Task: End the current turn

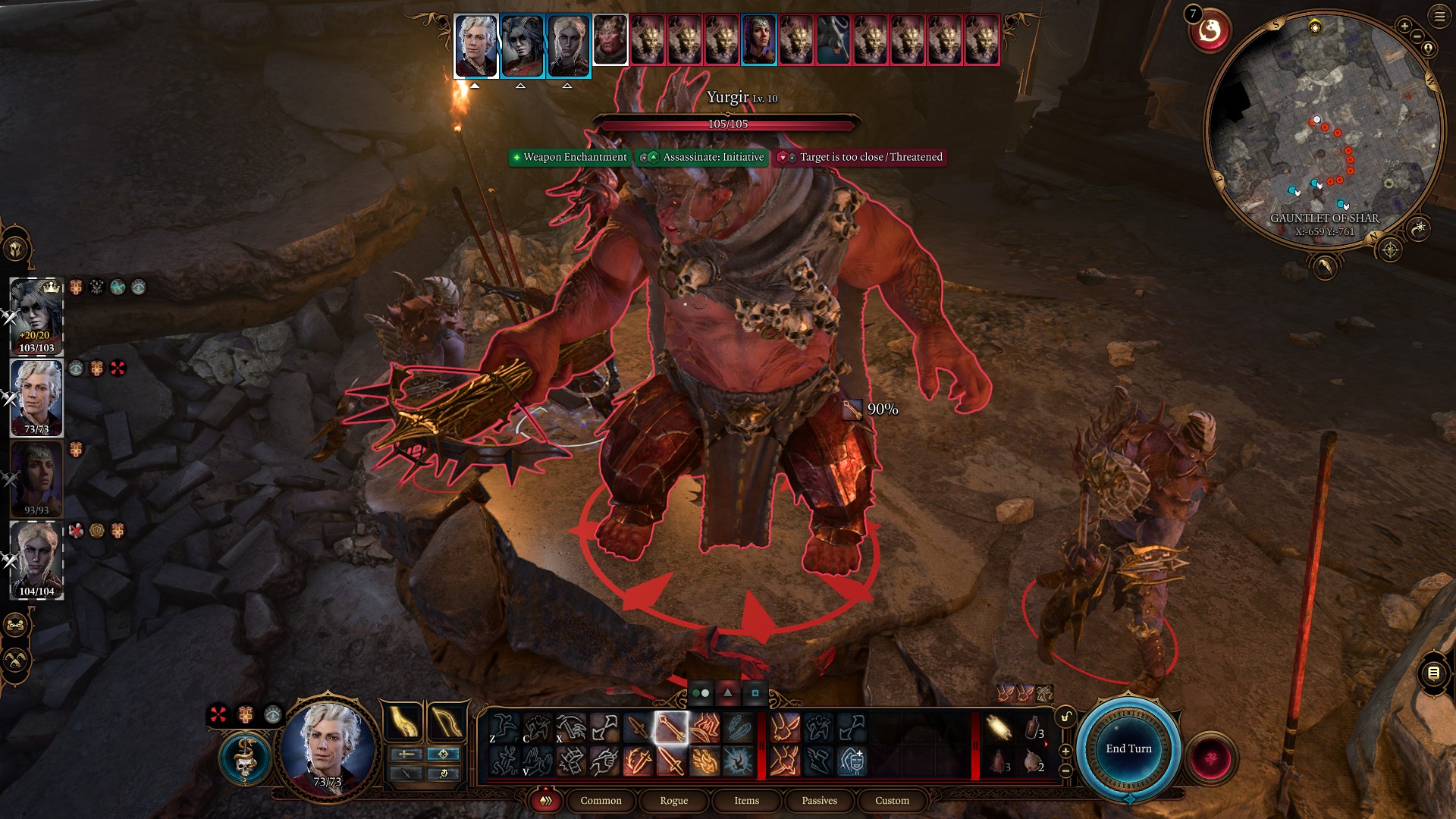Action: [x=1128, y=748]
